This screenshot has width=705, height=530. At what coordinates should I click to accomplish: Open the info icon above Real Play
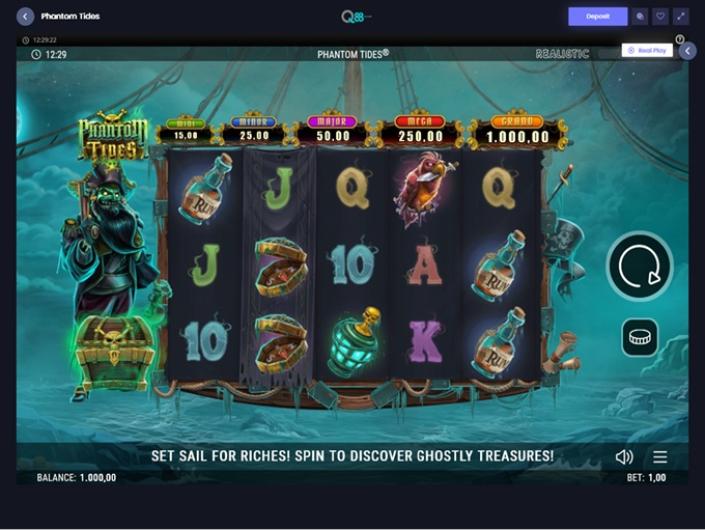pyautogui.click(x=680, y=40)
